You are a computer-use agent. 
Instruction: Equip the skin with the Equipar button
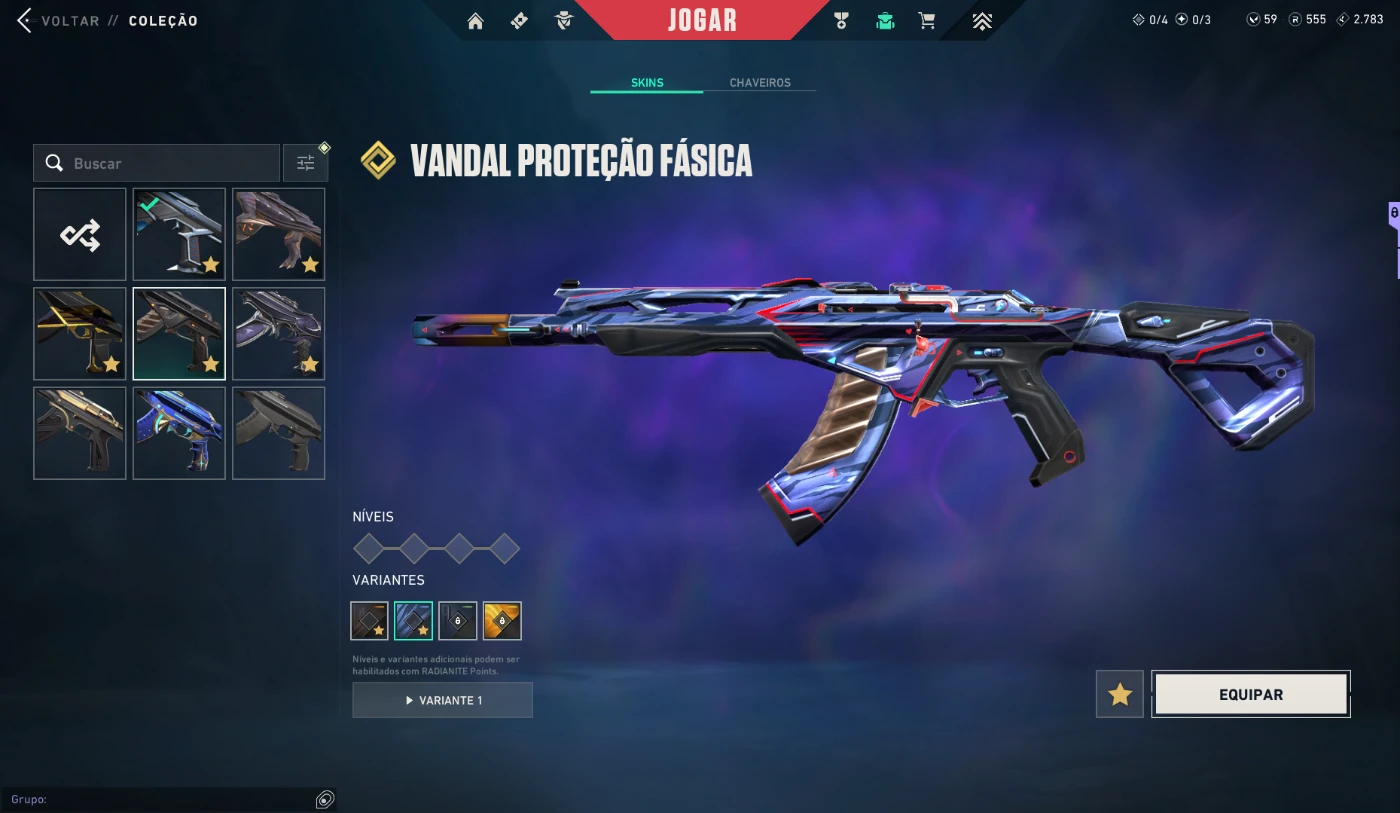(x=1251, y=694)
